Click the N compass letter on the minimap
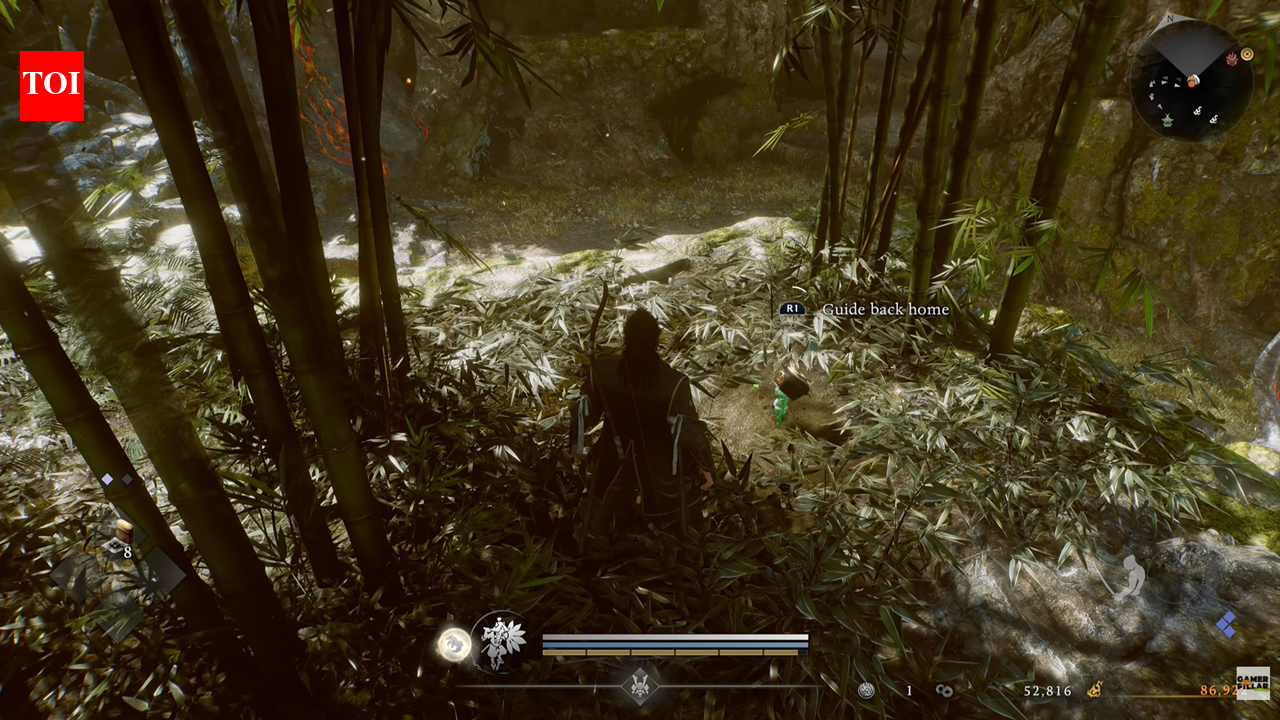 [1170, 18]
